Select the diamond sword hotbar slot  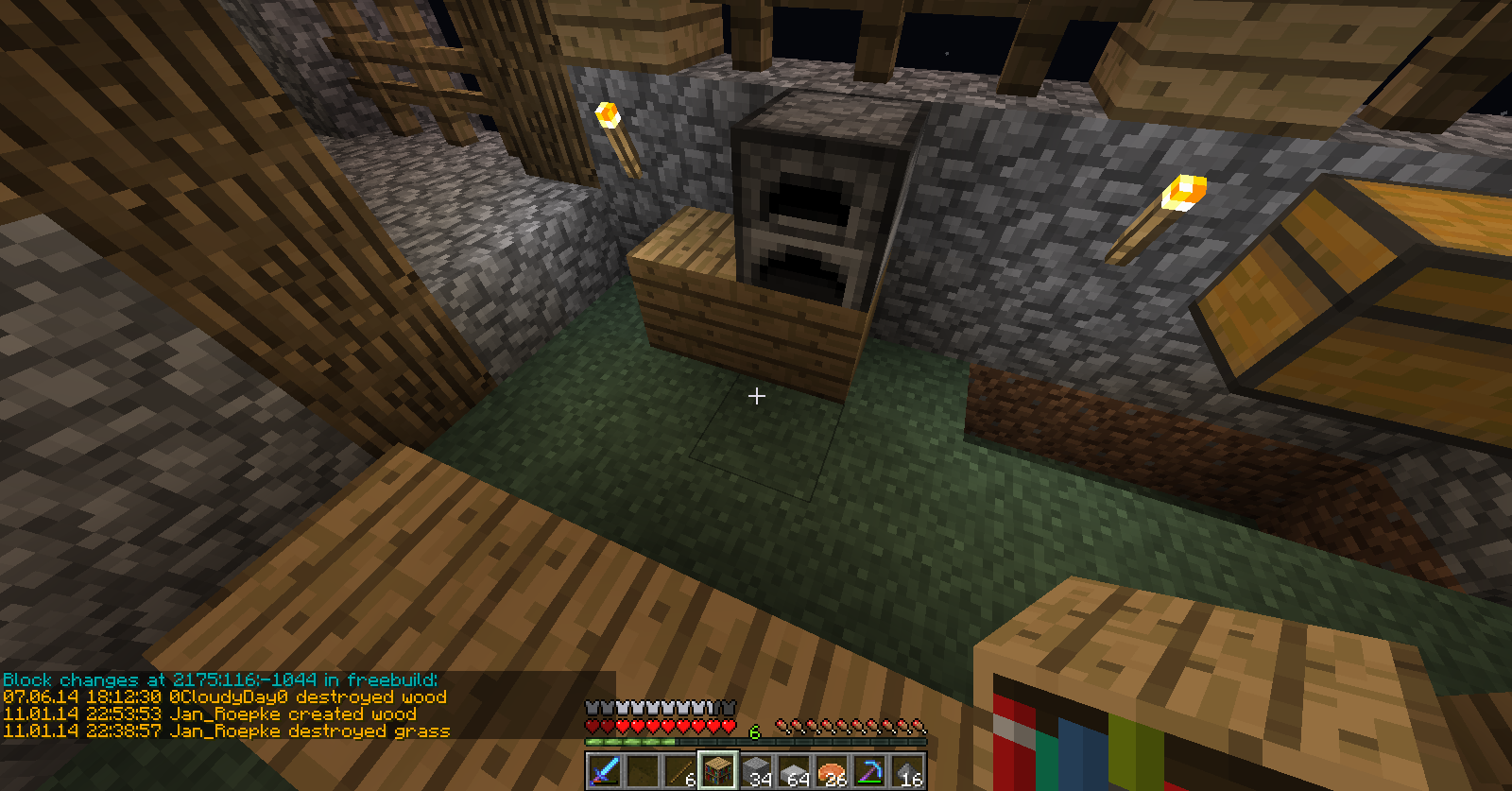[604, 771]
